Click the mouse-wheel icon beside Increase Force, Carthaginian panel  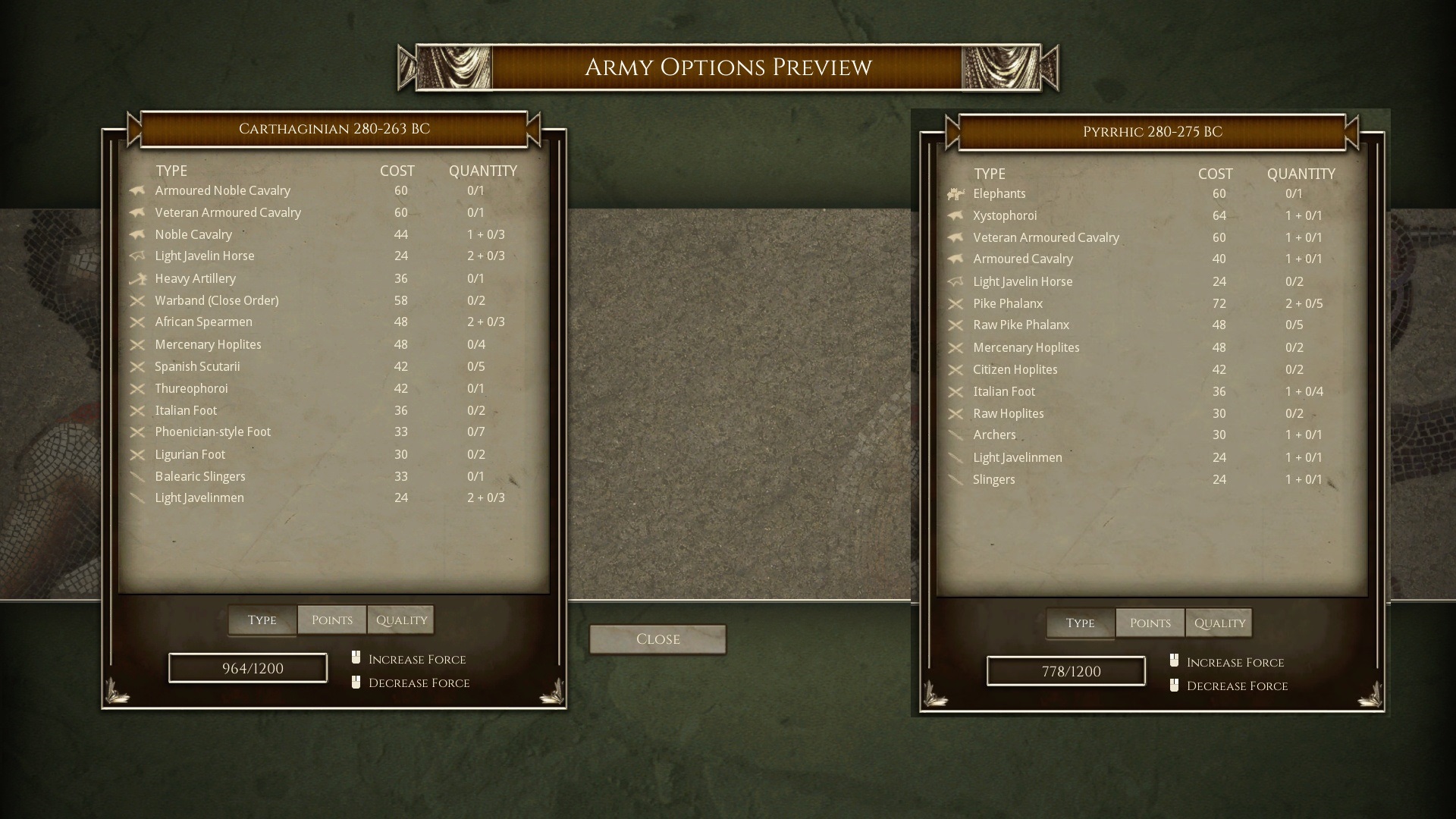coord(355,658)
